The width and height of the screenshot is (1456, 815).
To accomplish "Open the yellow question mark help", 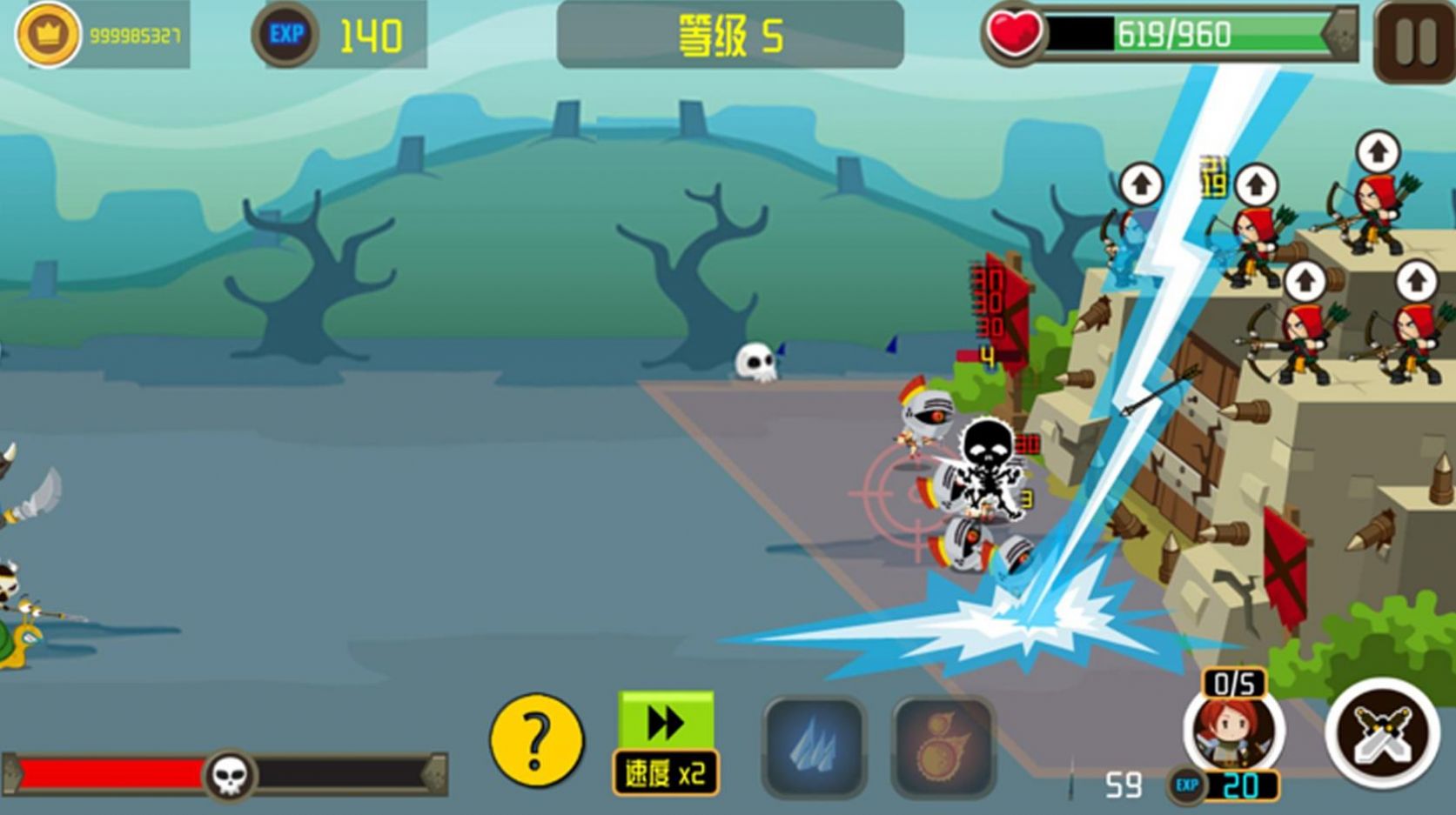I will click(536, 740).
